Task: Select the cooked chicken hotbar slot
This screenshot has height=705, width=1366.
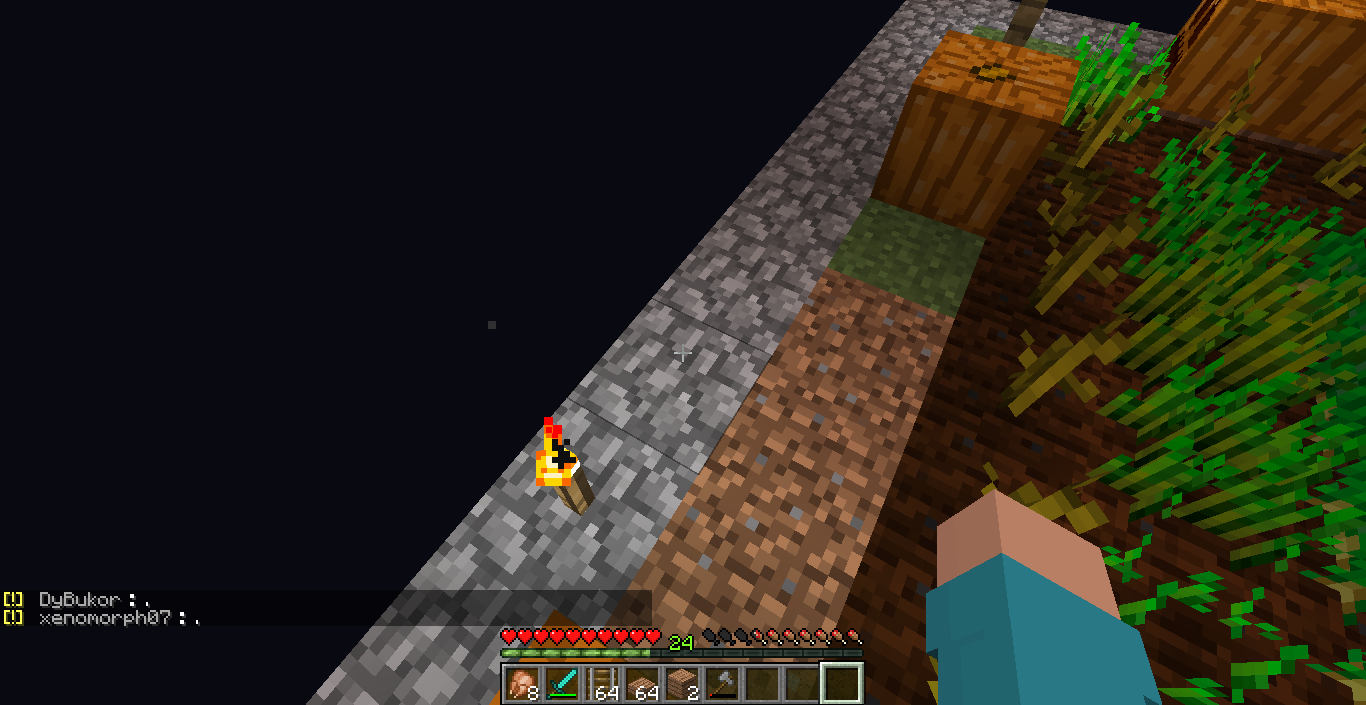Action: pyautogui.click(x=521, y=684)
